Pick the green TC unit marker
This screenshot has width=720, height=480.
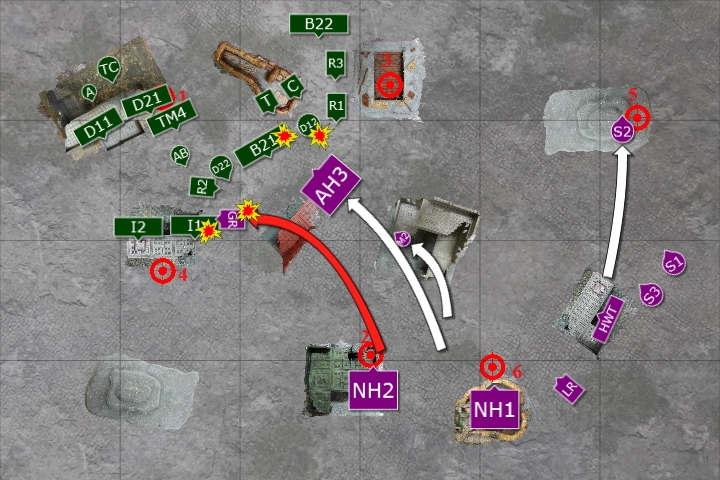(109, 69)
